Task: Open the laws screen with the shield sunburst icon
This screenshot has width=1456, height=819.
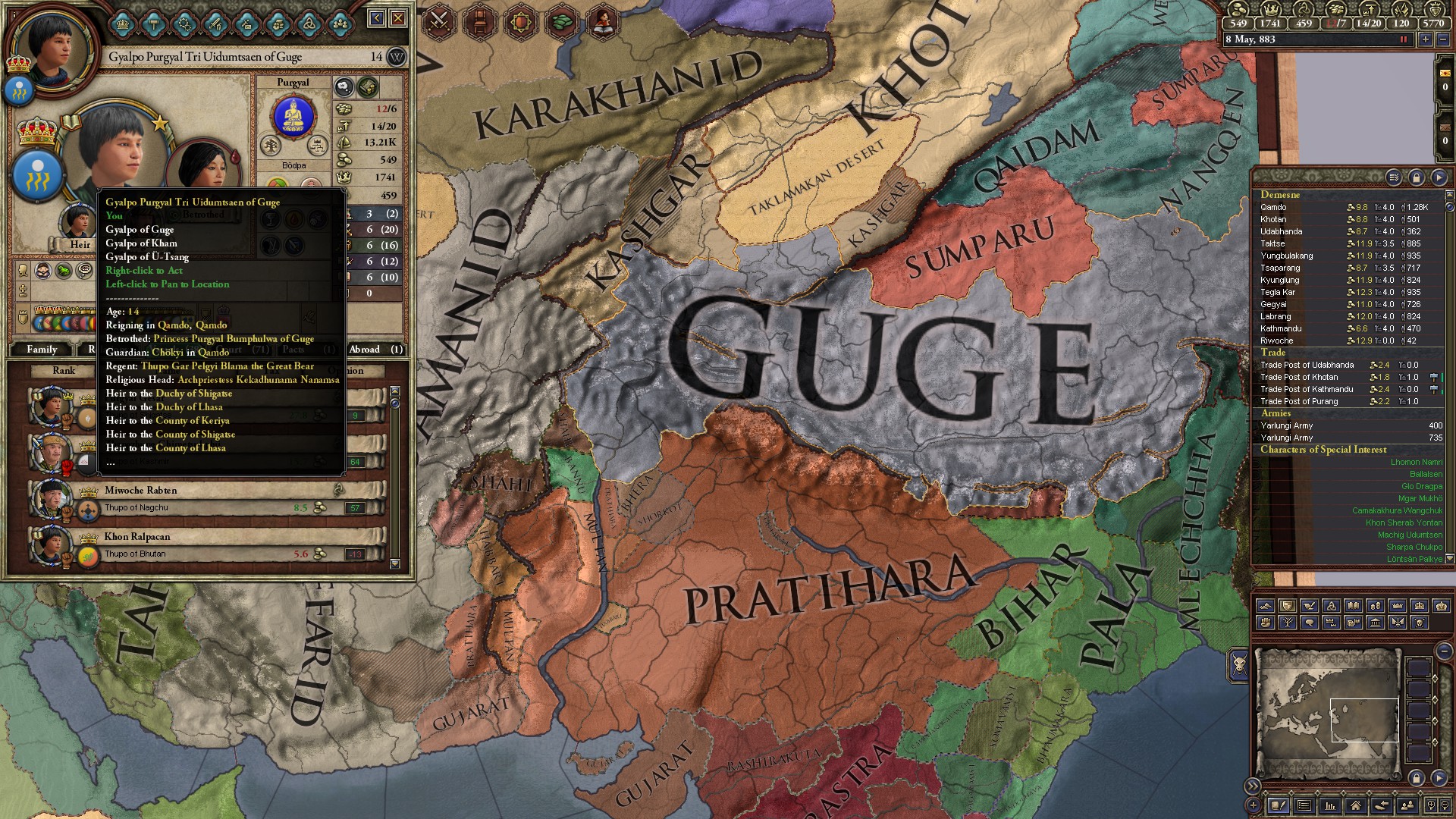Action: (522, 20)
